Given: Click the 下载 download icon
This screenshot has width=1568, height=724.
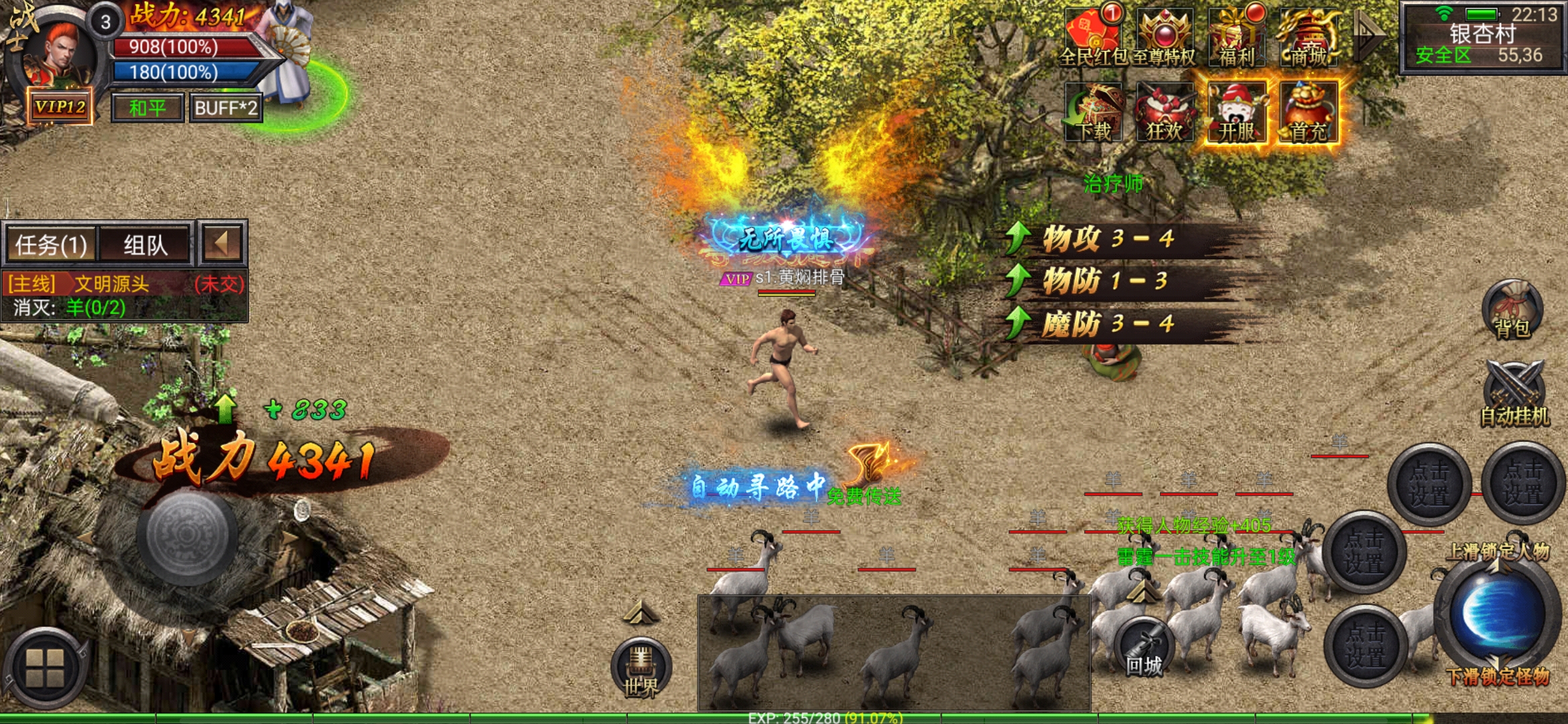Looking at the screenshot, I should pos(1094,113).
